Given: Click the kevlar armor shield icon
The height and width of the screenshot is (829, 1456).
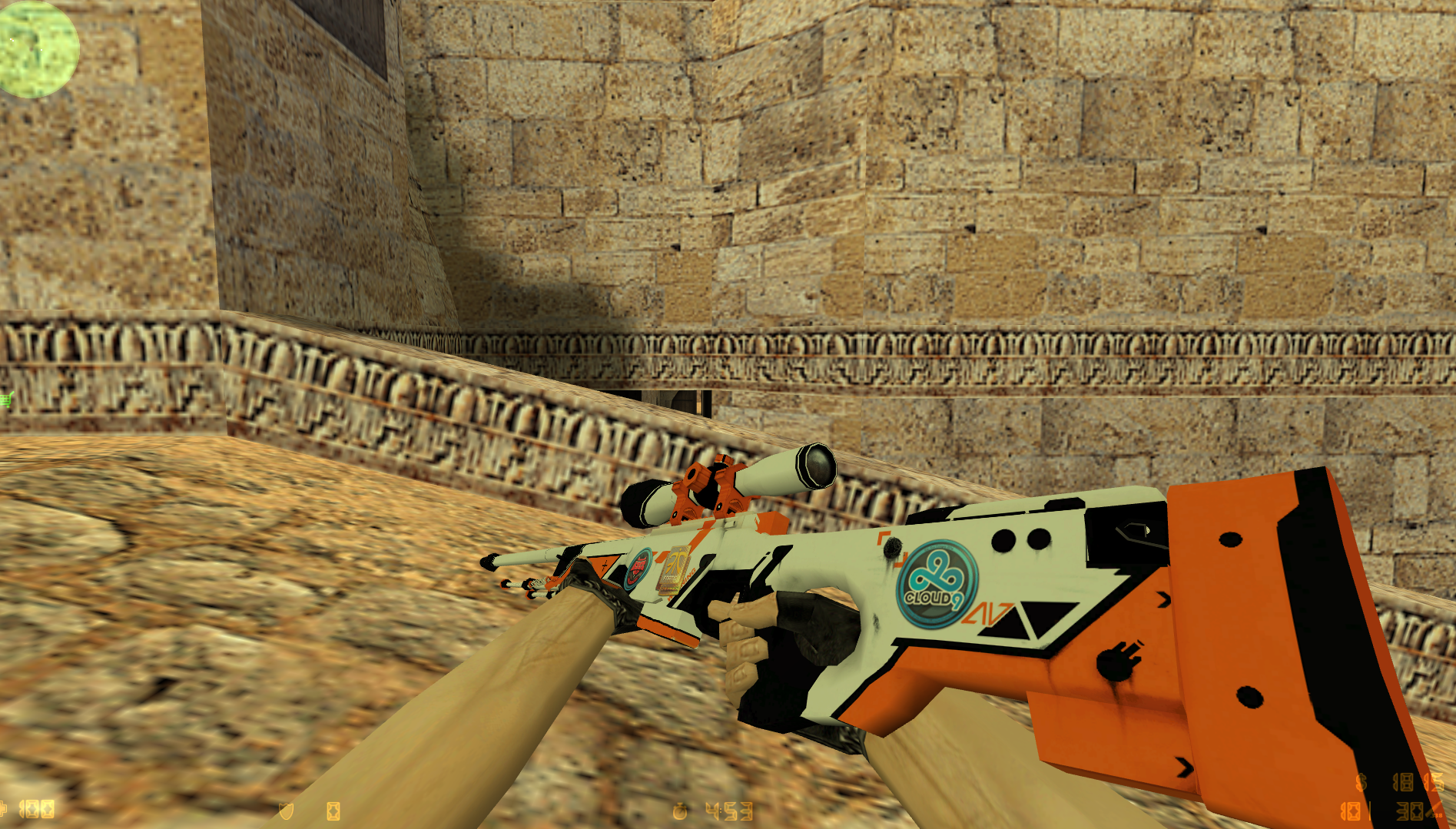Looking at the screenshot, I should pos(286,811).
